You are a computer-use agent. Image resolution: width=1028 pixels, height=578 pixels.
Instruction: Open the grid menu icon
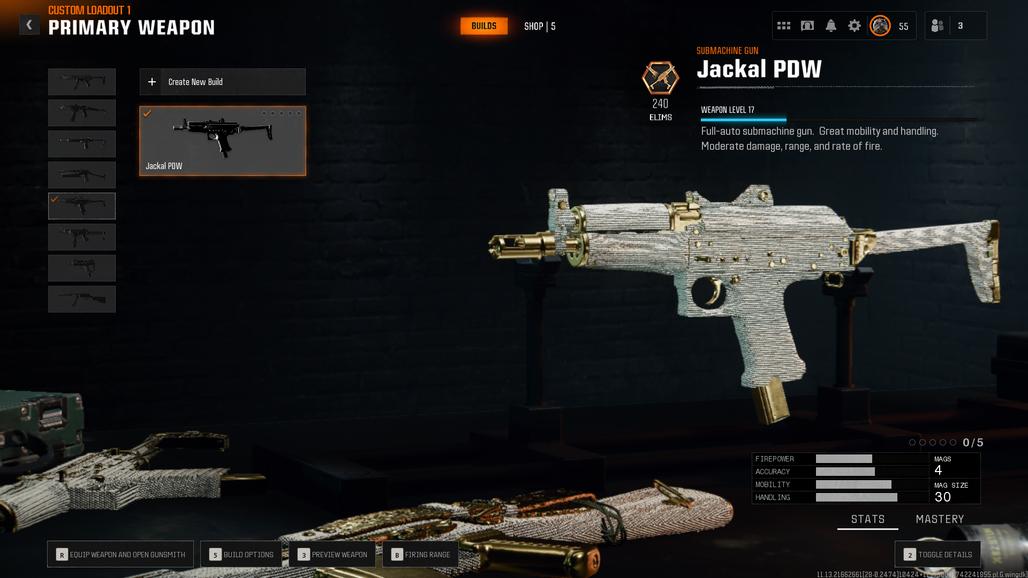click(784, 26)
